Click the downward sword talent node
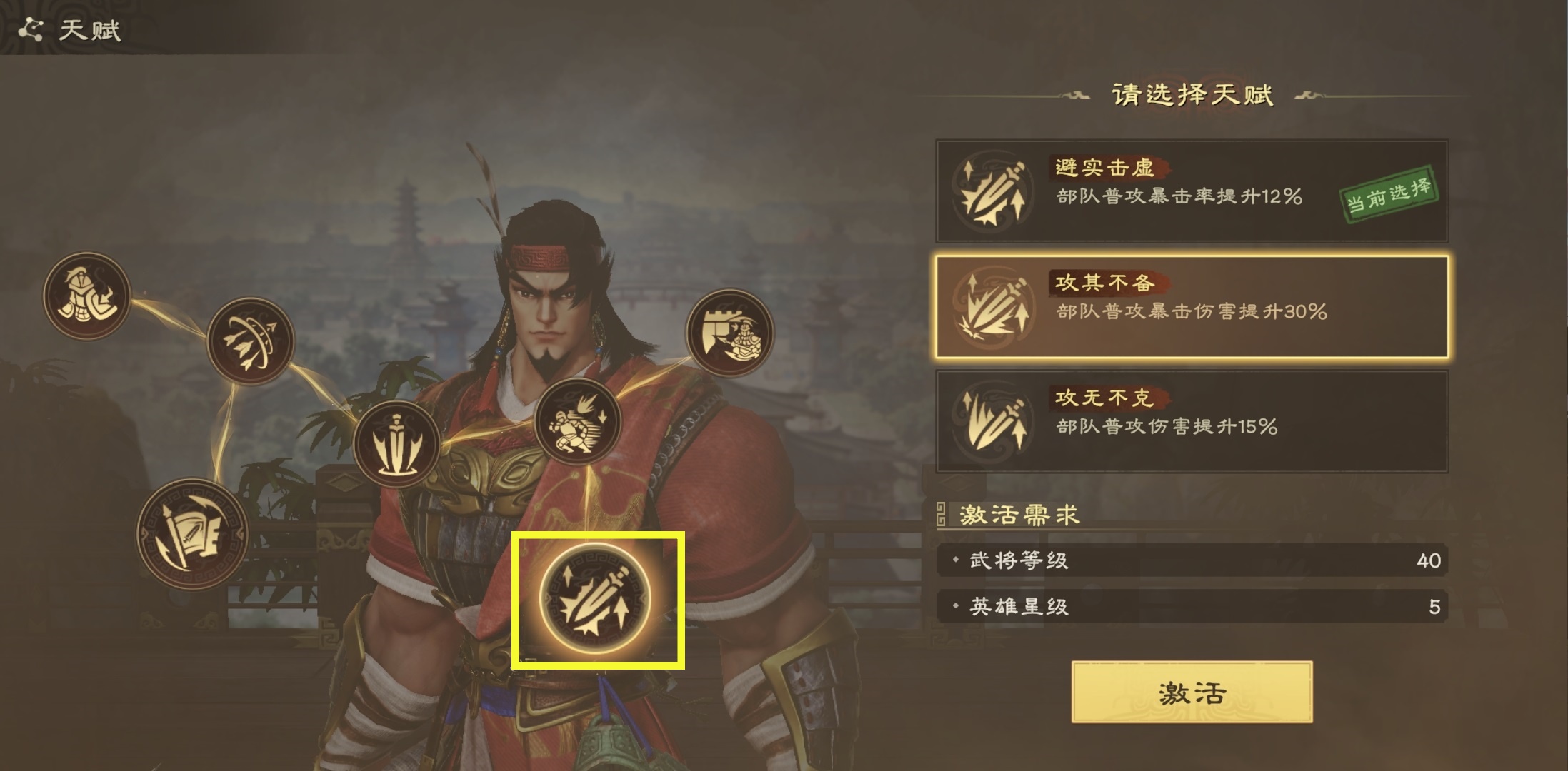This screenshot has height=771, width=1568. [x=396, y=443]
